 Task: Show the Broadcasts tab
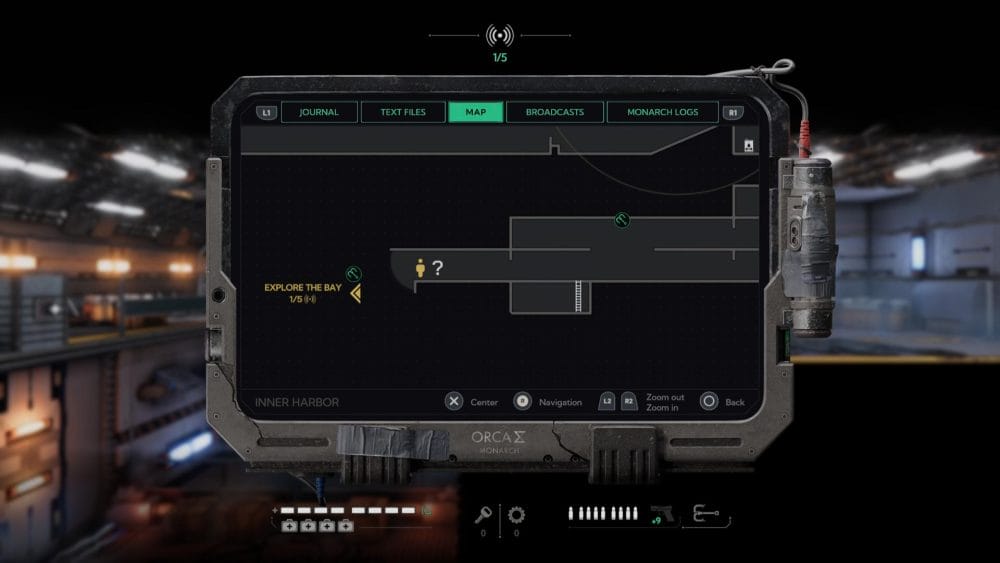coord(554,112)
